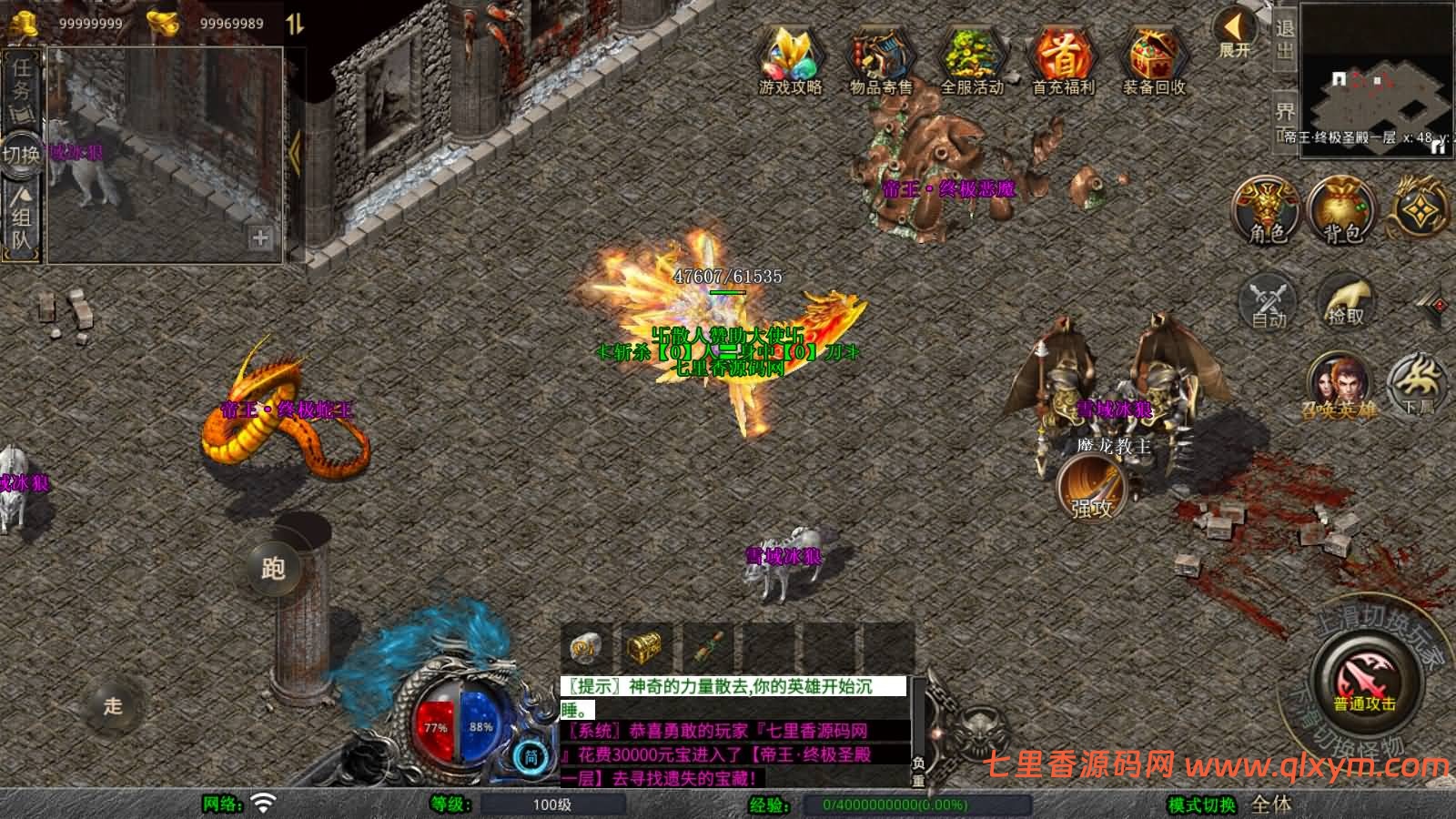Collapse the quest panel with 切换
This screenshot has width=1456, height=819.
23,155
